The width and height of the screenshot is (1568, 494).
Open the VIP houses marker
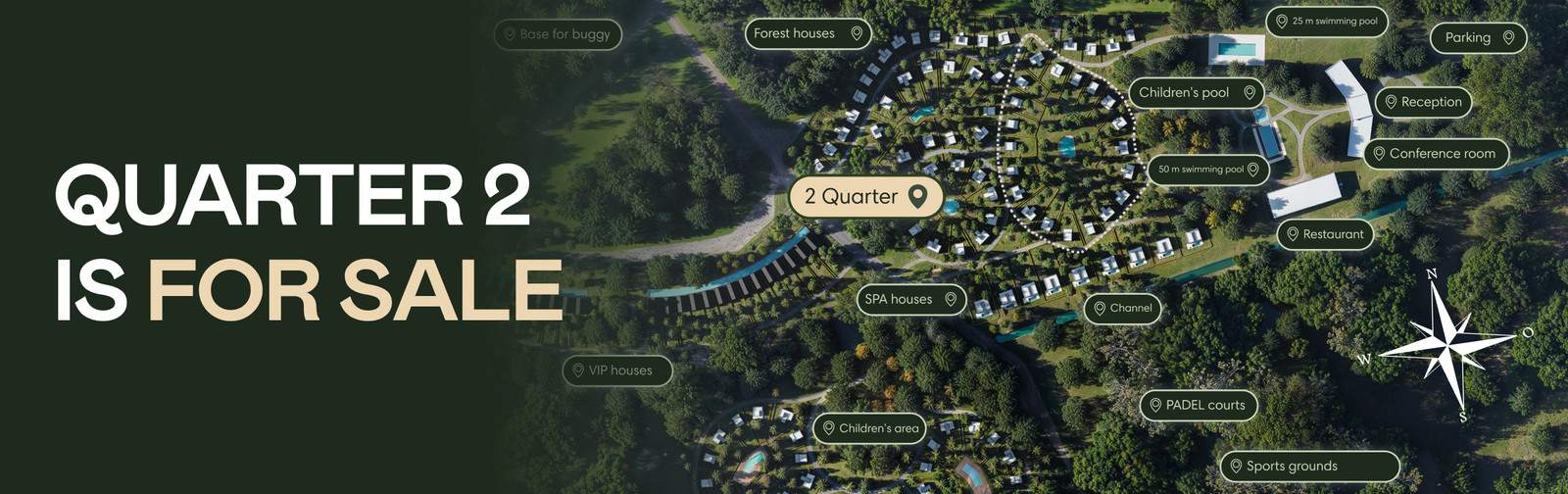617,370
